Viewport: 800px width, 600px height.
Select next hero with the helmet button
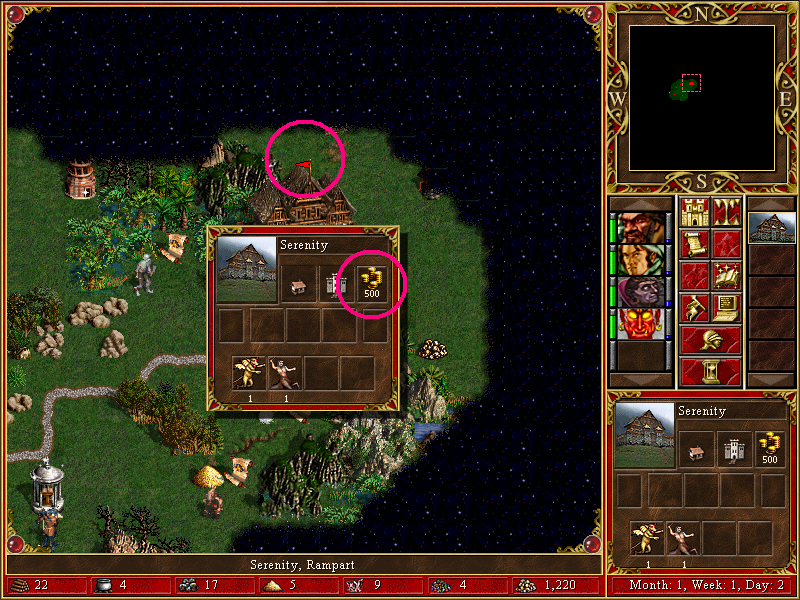pos(710,340)
